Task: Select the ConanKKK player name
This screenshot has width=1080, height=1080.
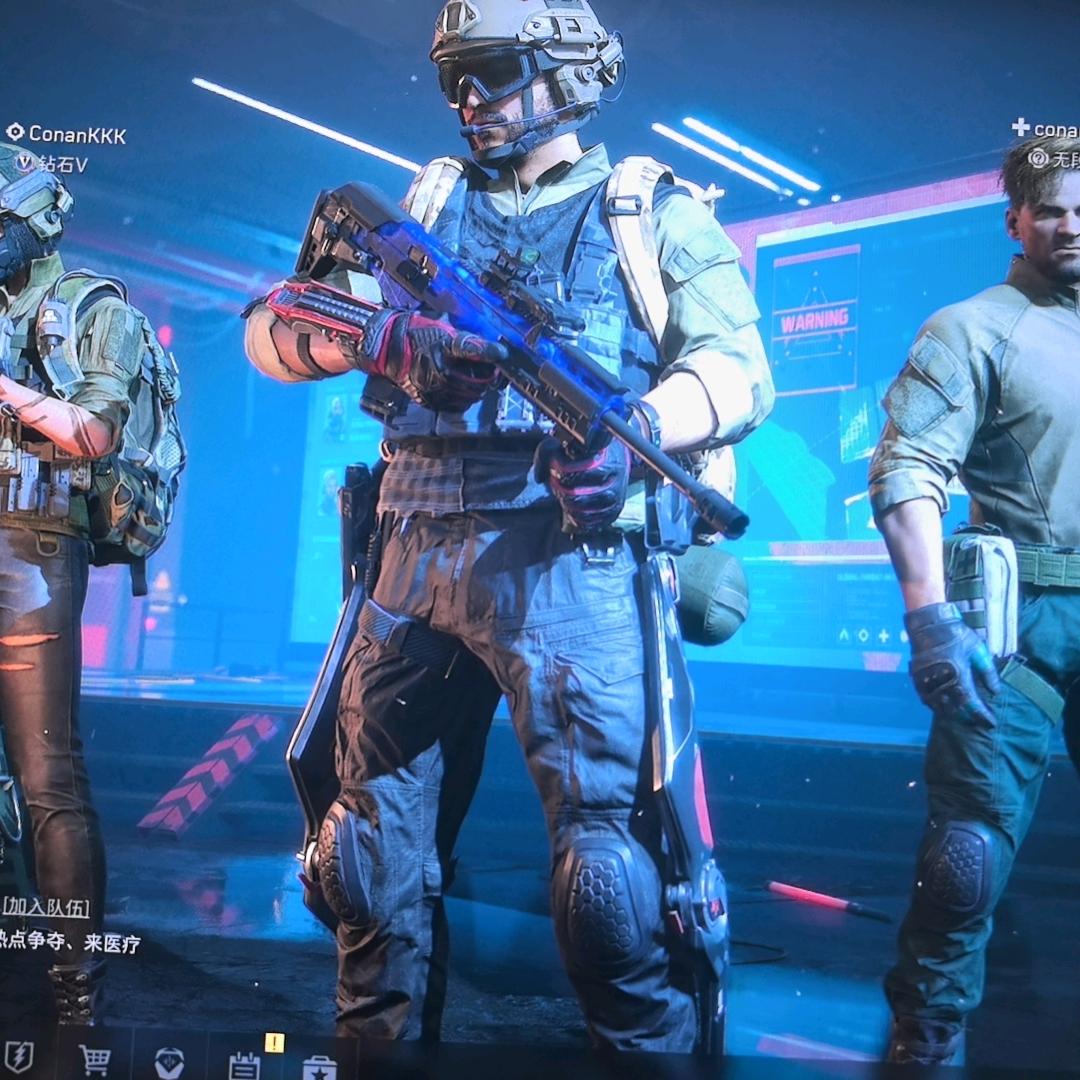Action: coord(77,134)
